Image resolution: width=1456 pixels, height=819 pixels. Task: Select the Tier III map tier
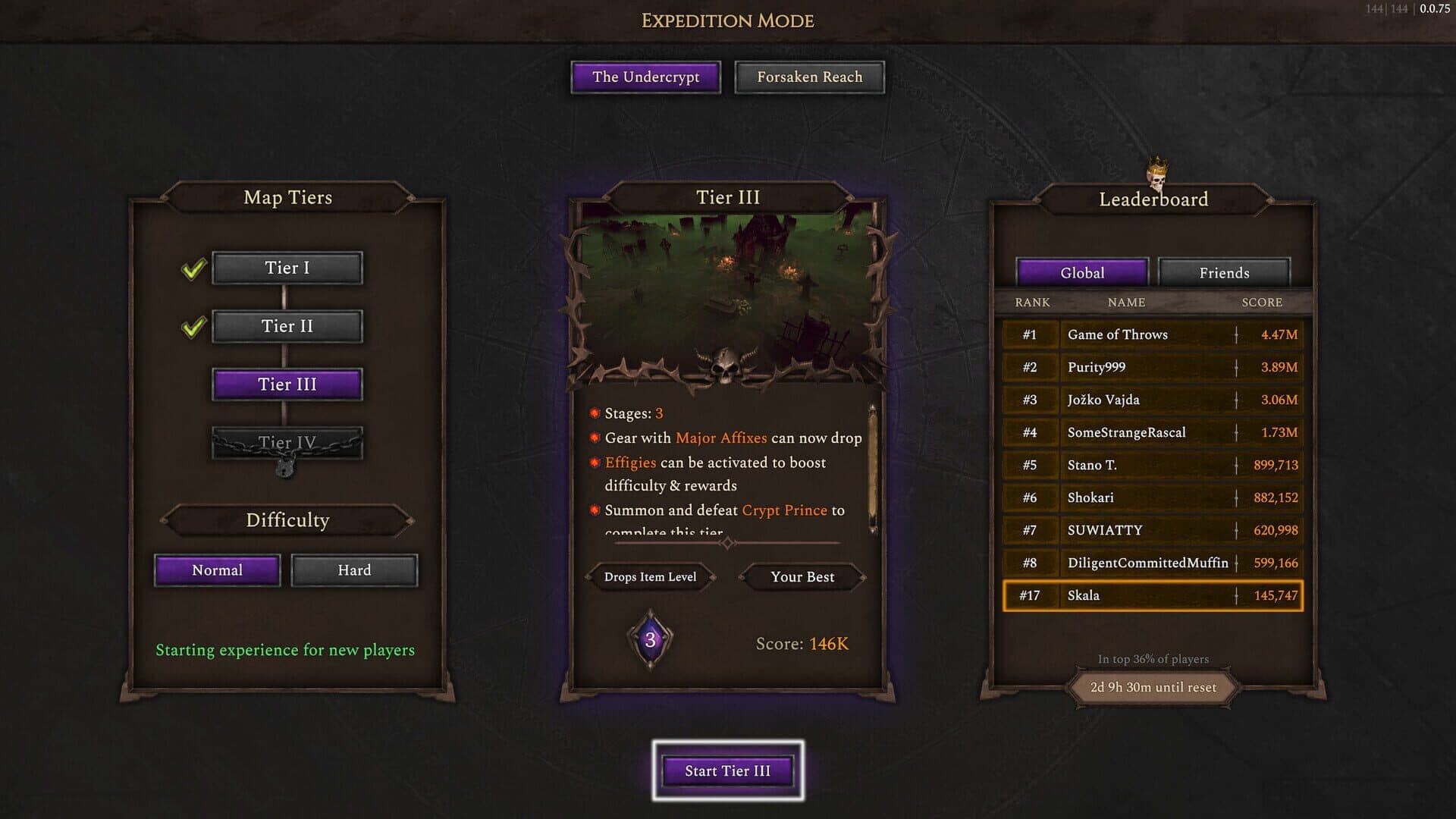(x=286, y=384)
